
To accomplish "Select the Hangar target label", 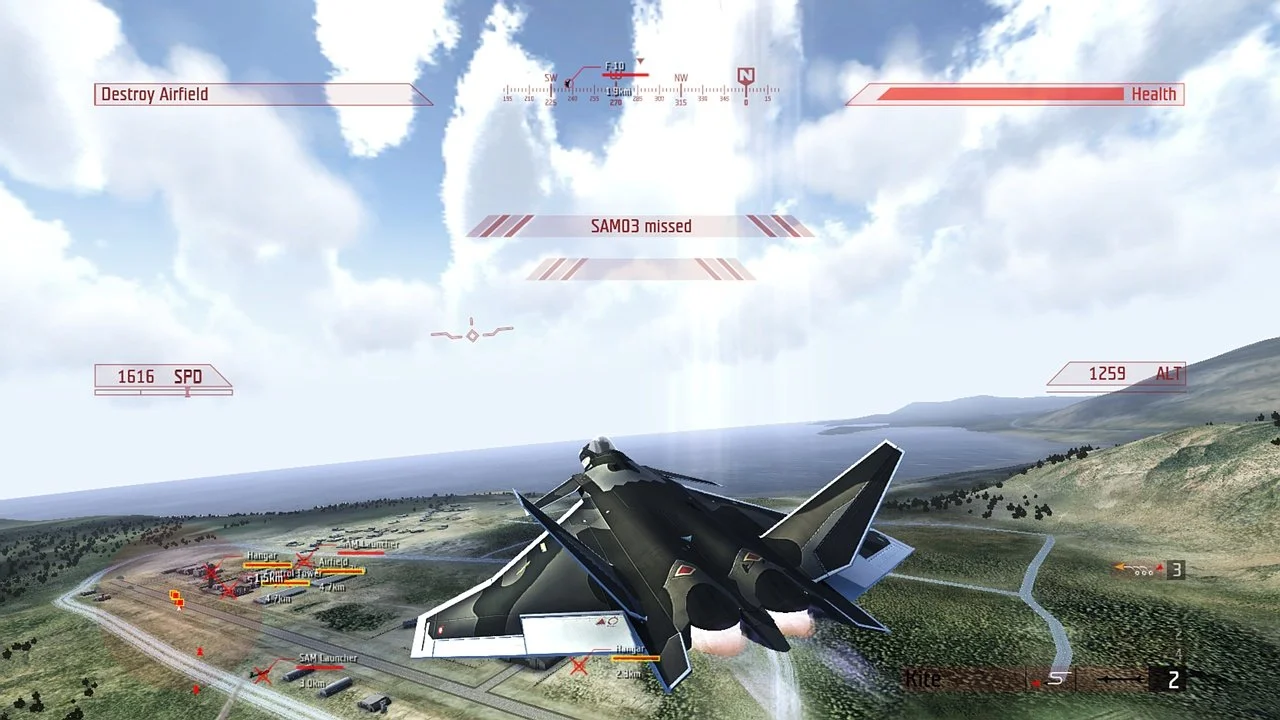I will [x=261, y=556].
